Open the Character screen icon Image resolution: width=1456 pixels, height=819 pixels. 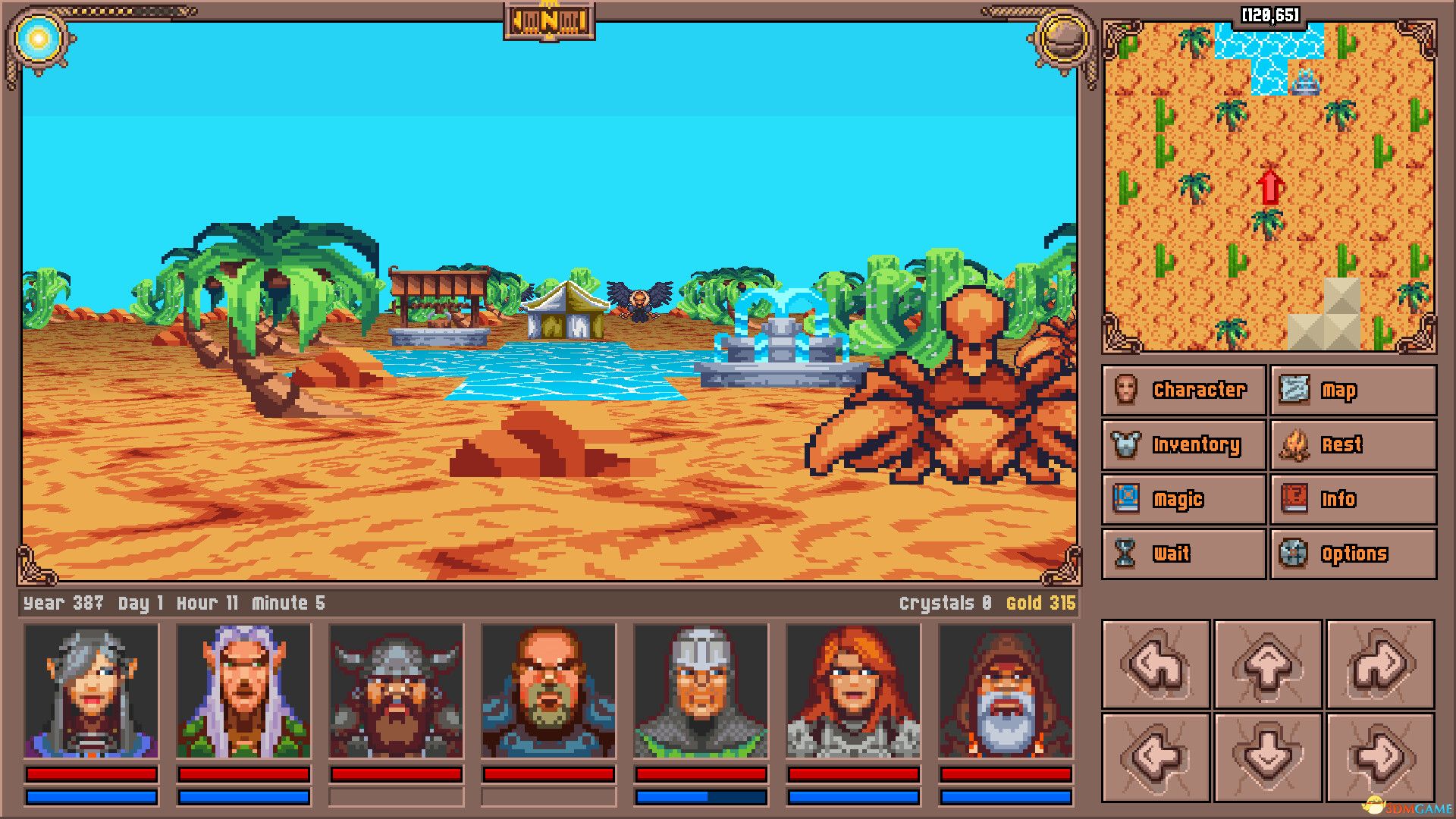(1128, 390)
